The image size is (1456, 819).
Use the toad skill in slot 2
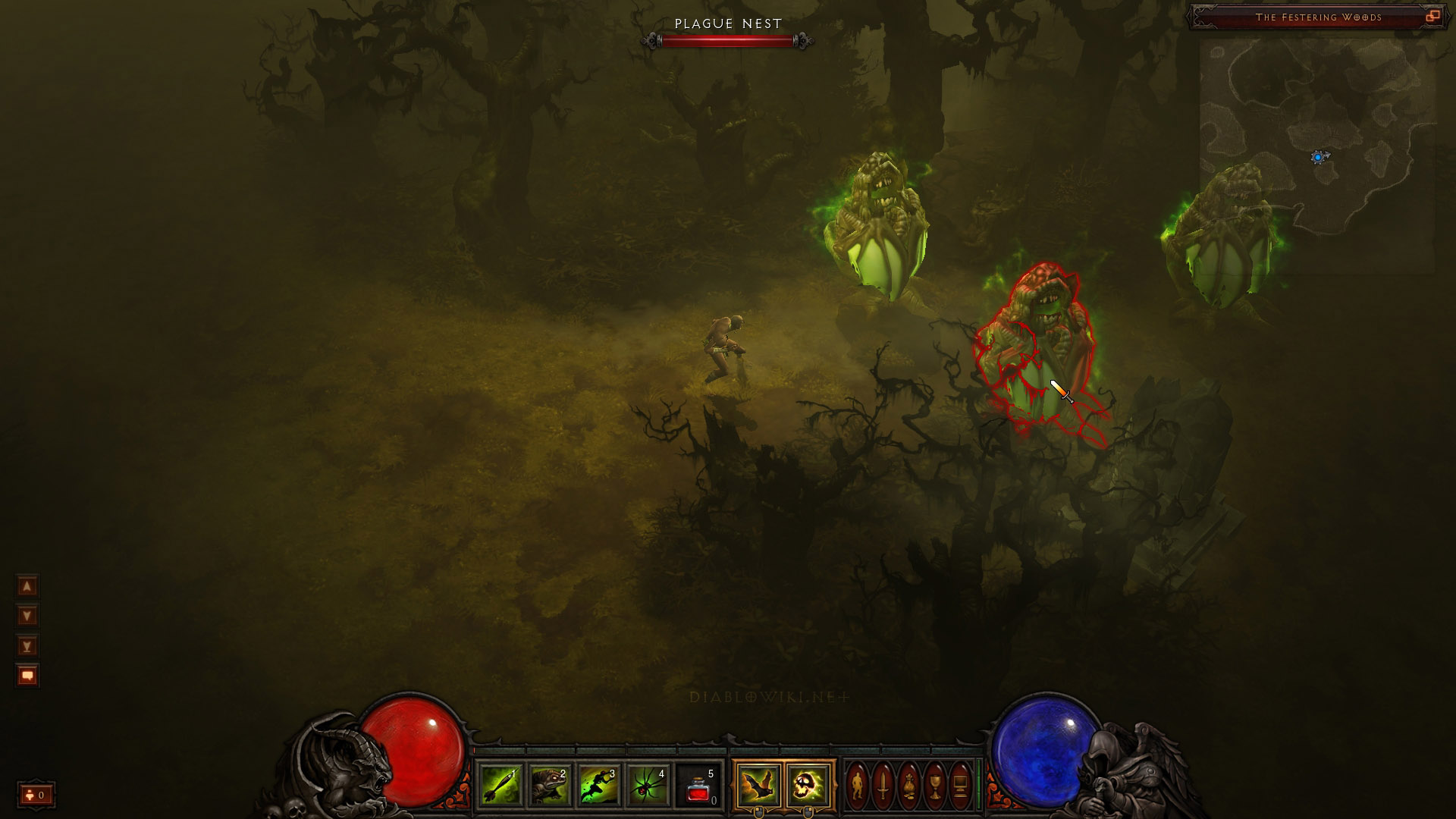pyautogui.click(x=550, y=786)
